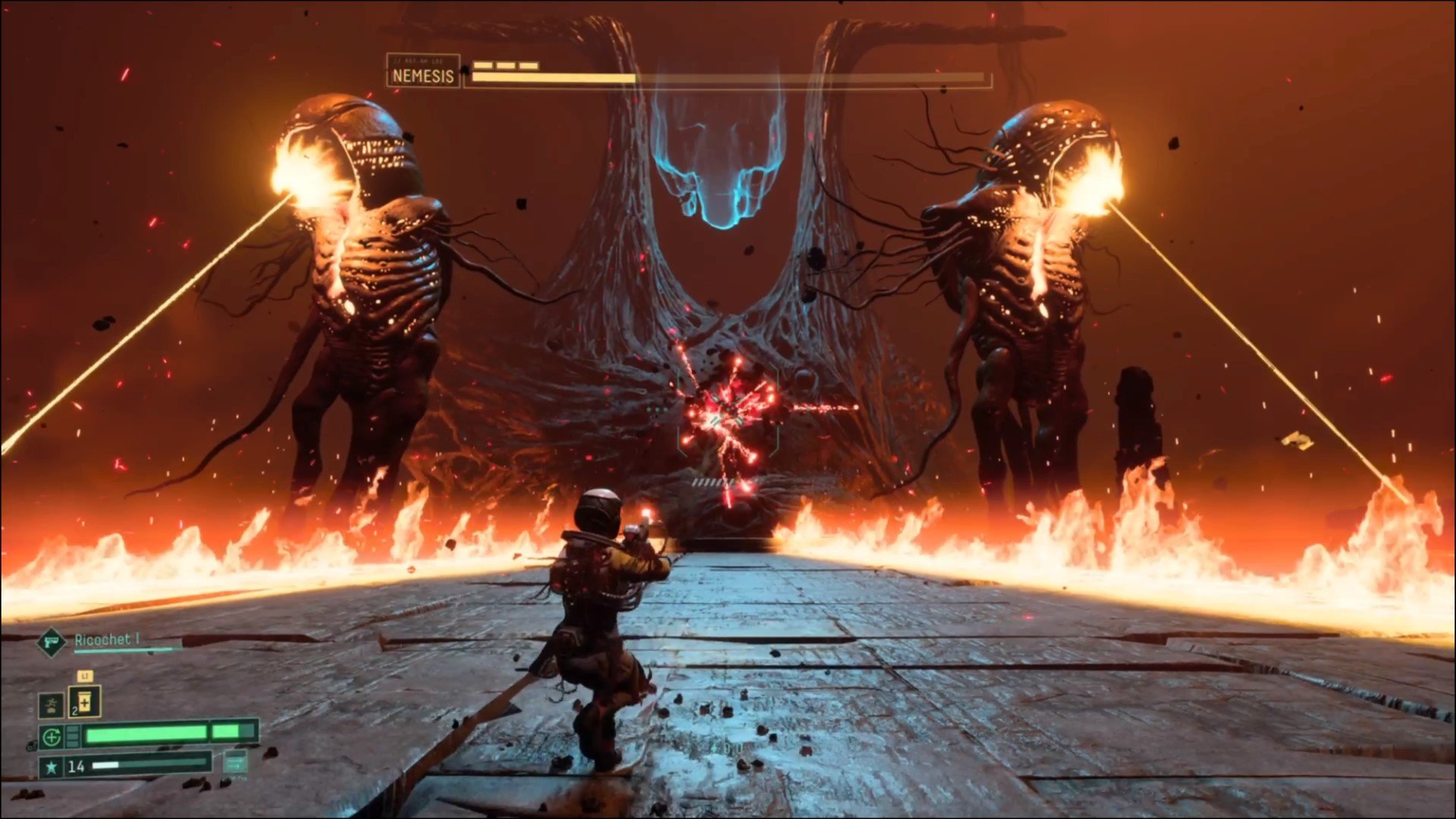The height and width of the screenshot is (819, 1456).
Task: Click the health vial consumable icon
Action: pos(85,703)
